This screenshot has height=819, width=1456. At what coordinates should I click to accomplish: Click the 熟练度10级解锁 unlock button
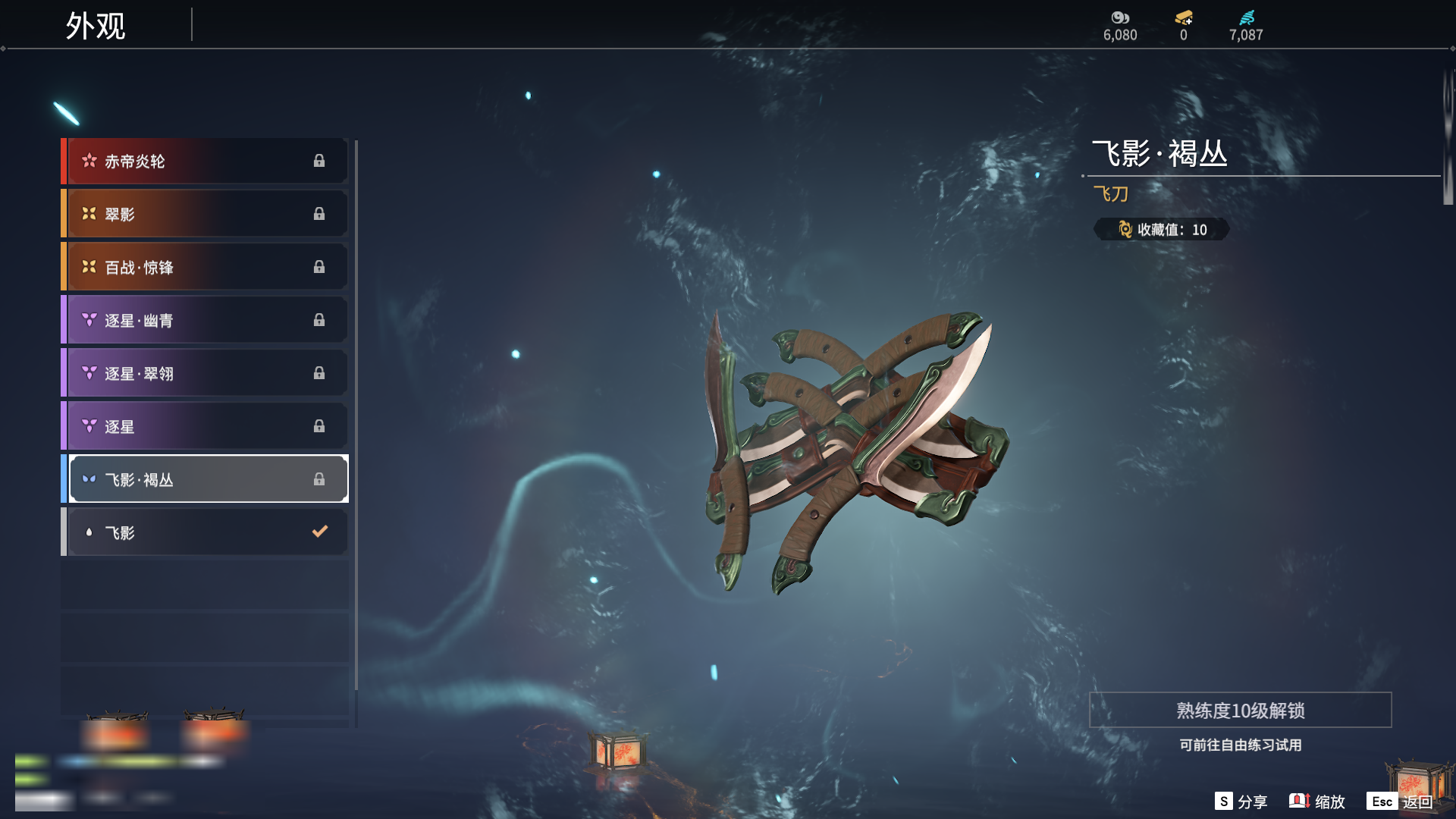pos(1240,711)
